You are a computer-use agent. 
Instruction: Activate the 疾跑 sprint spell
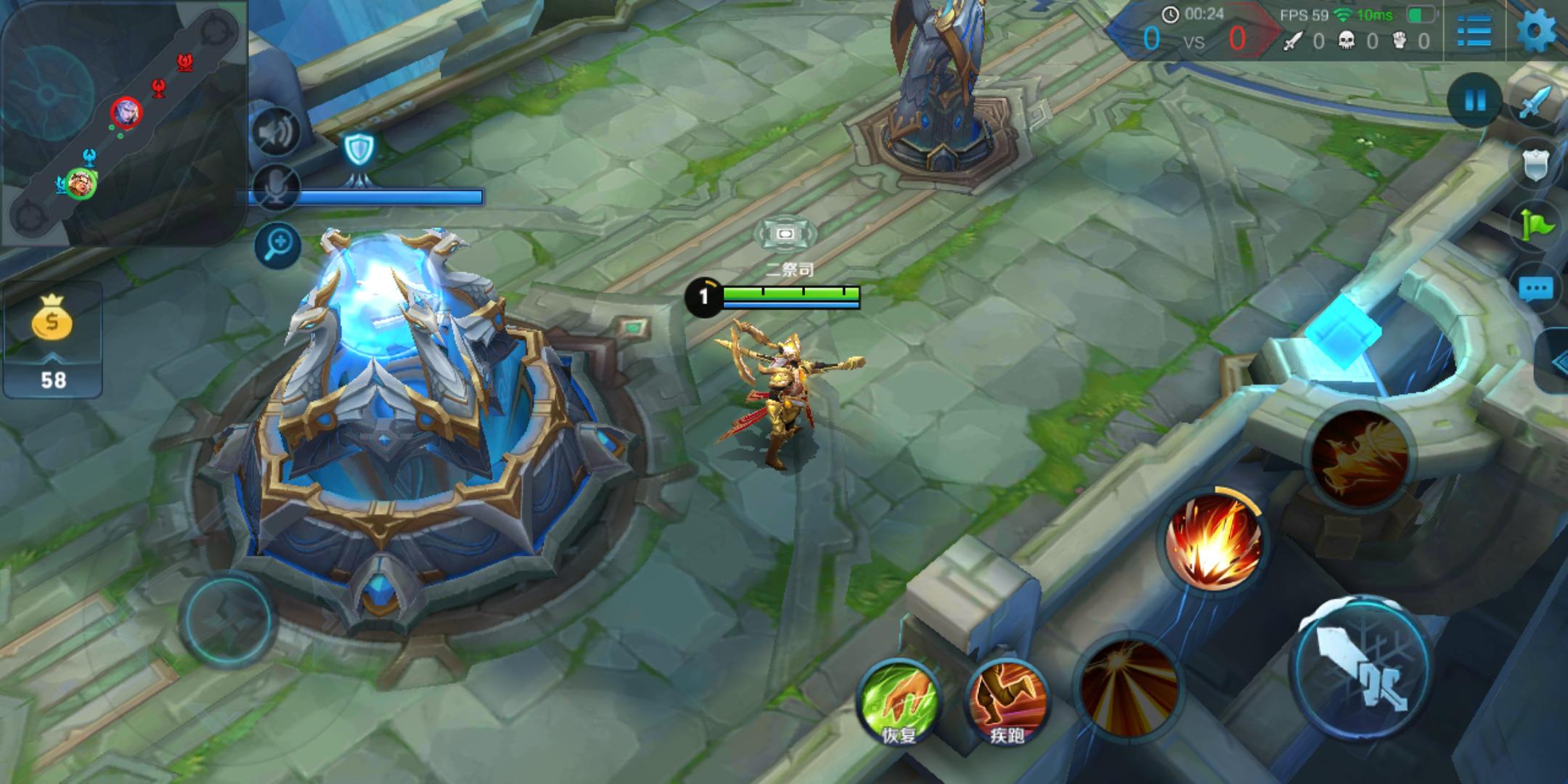tap(1006, 701)
